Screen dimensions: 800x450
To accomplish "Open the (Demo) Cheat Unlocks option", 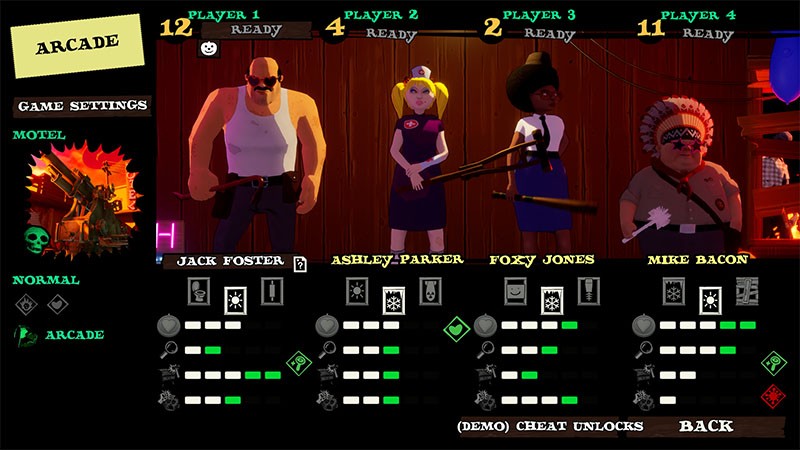I will [x=549, y=426].
